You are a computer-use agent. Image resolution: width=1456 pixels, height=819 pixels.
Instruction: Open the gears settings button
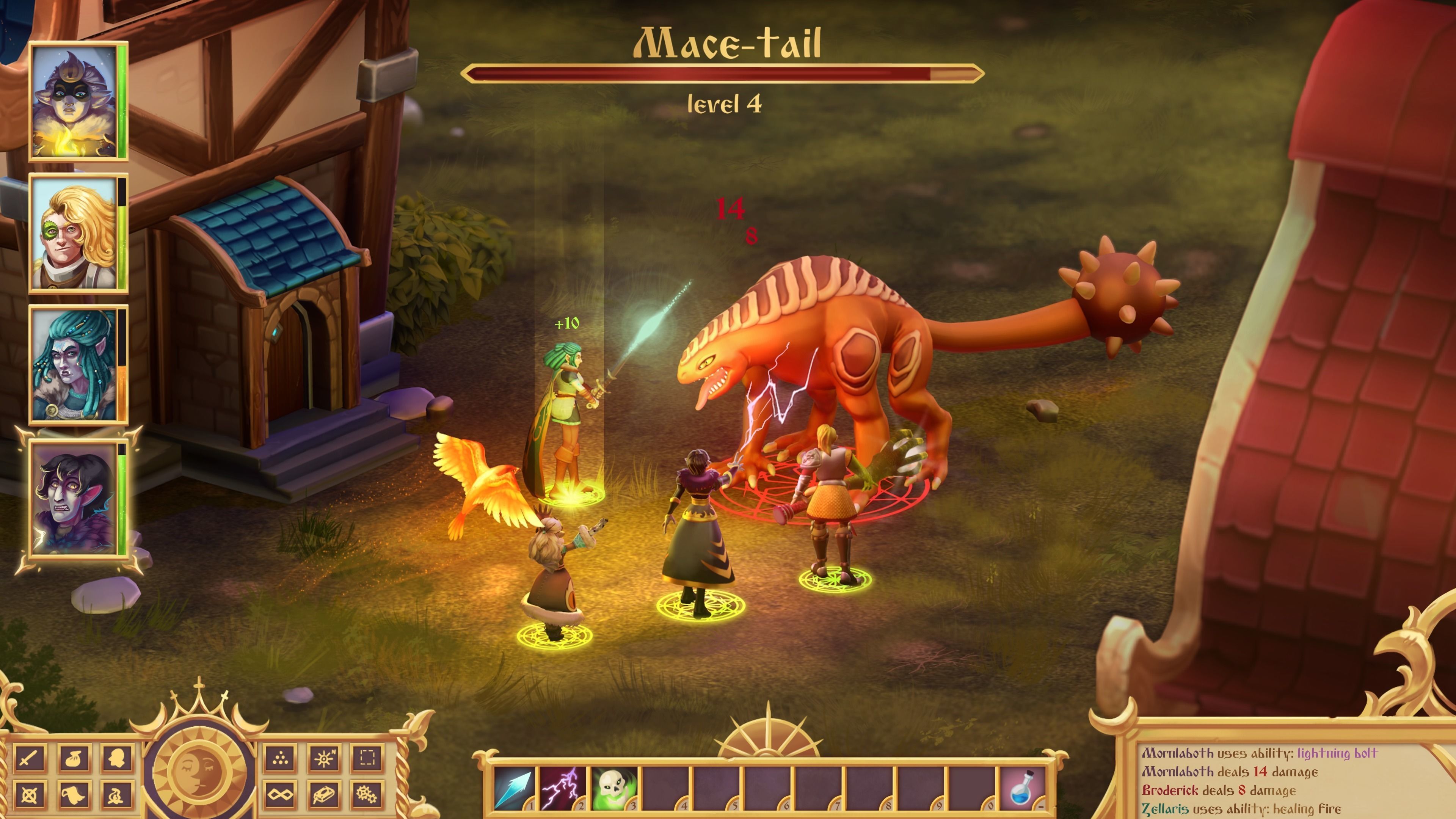[x=367, y=795]
